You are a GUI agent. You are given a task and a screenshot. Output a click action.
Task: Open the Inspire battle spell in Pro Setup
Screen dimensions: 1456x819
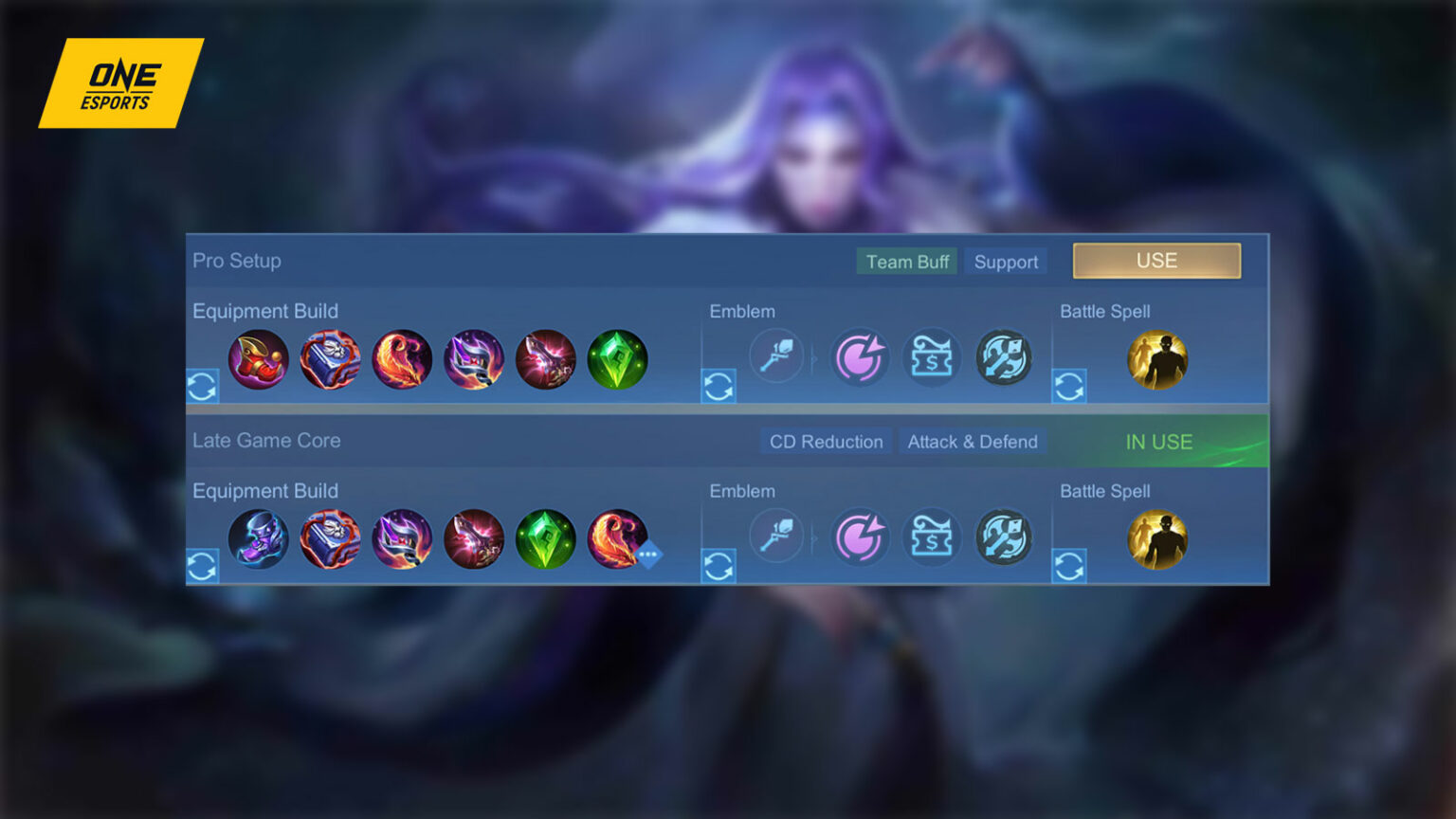click(1156, 358)
